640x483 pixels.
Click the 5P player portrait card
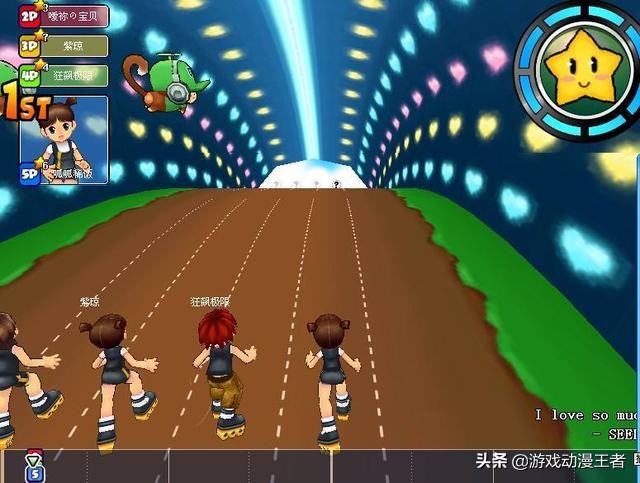coord(63,138)
